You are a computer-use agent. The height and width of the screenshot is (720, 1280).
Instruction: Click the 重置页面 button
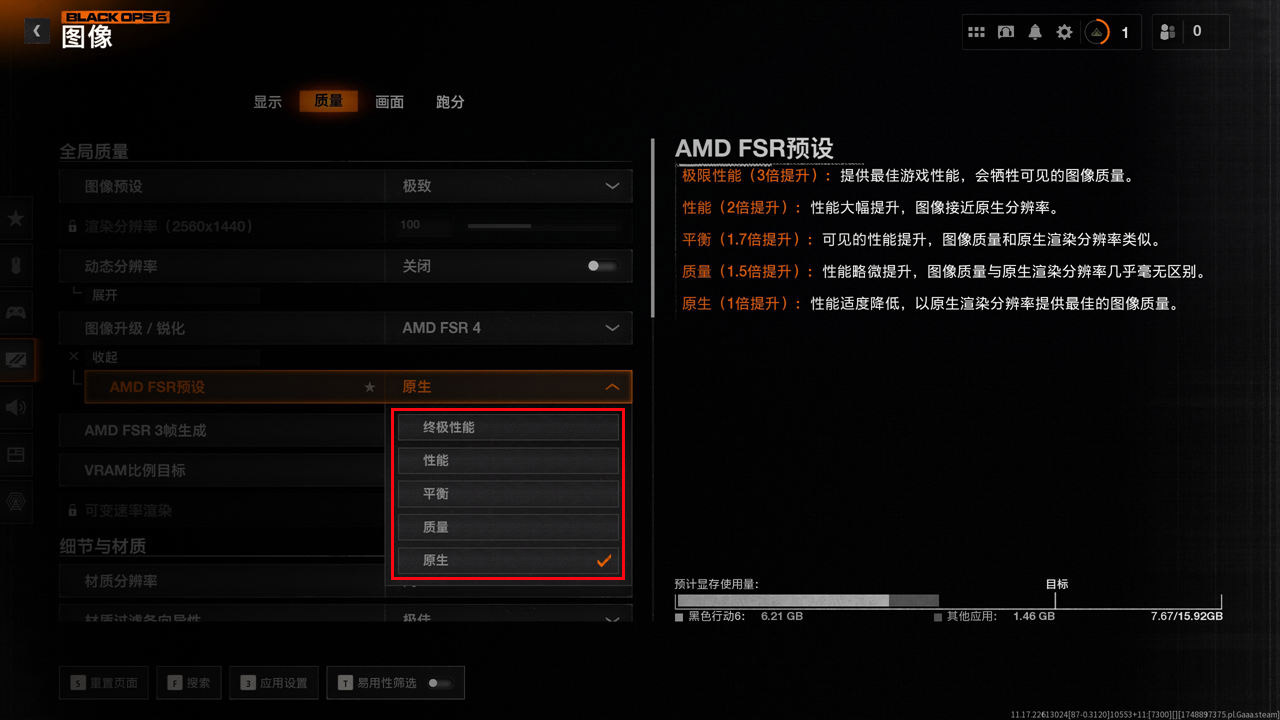coord(103,682)
